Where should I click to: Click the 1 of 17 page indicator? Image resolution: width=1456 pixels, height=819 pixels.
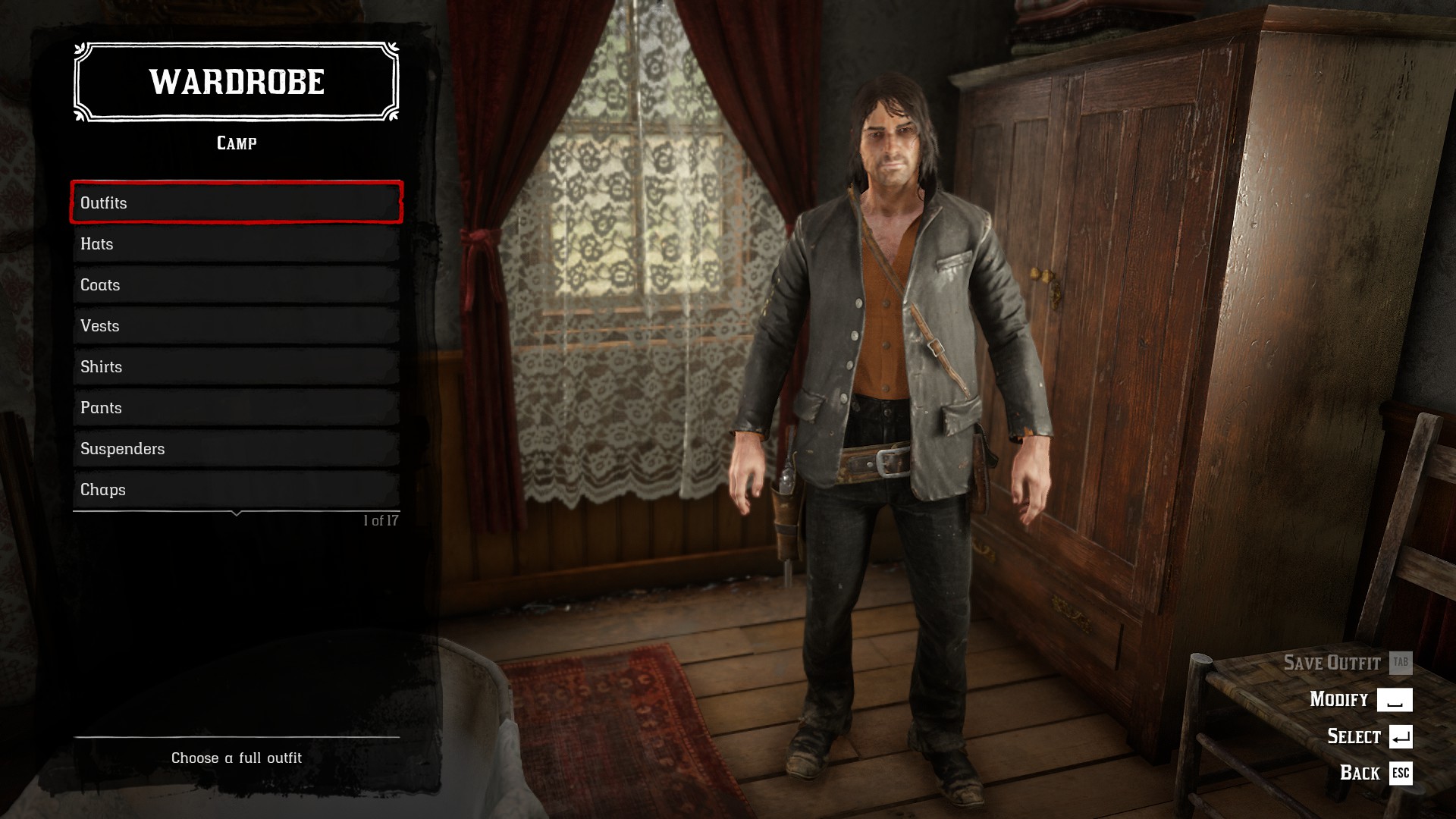point(382,519)
